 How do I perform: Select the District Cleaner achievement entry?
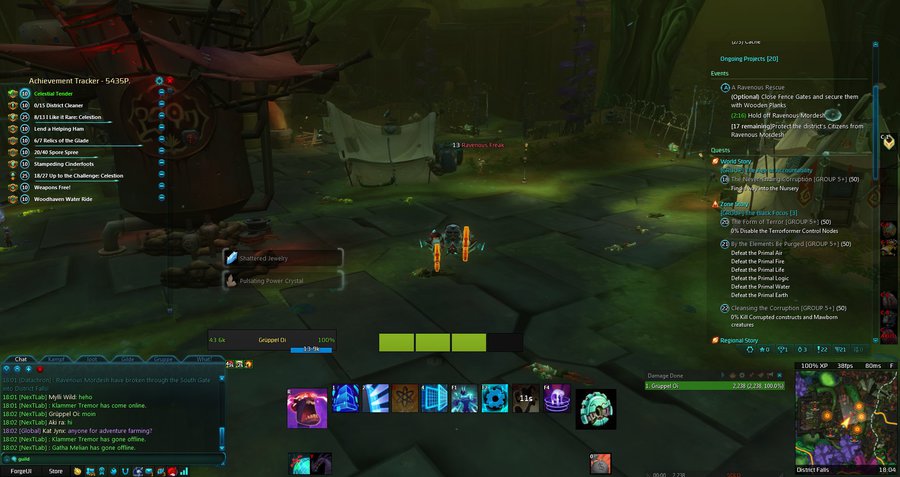pos(58,105)
